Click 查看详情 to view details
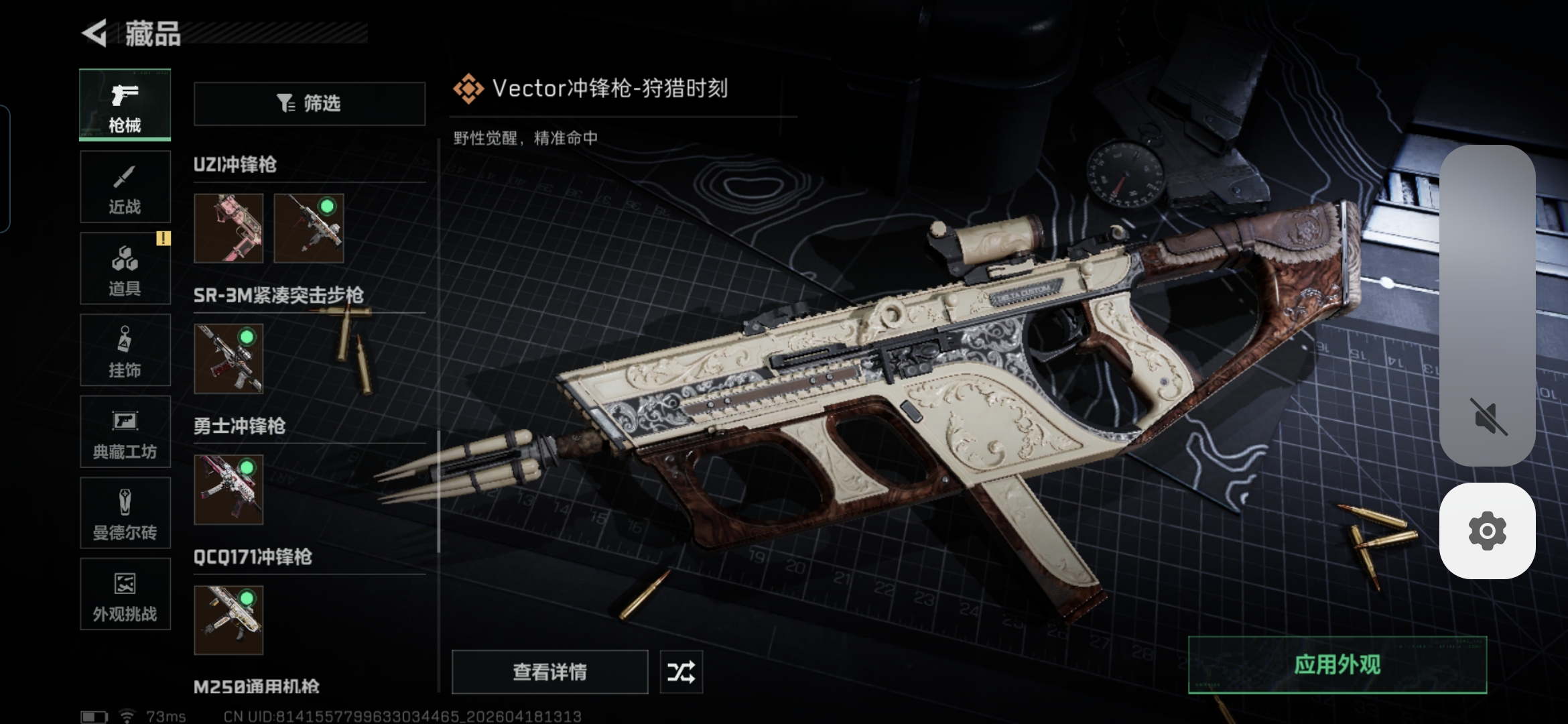1568x724 pixels. coord(549,672)
